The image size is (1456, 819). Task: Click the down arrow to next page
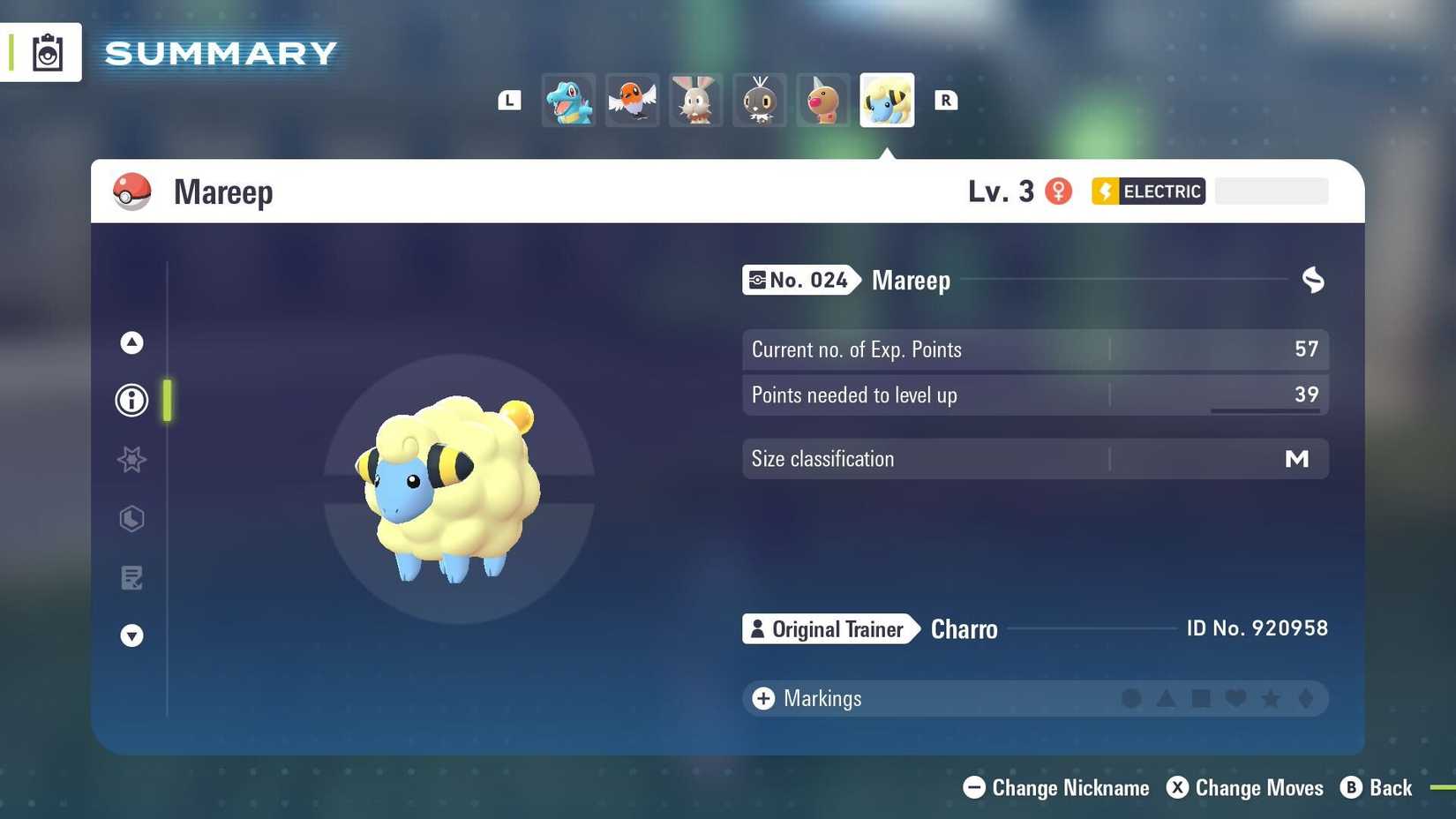coord(131,635)
